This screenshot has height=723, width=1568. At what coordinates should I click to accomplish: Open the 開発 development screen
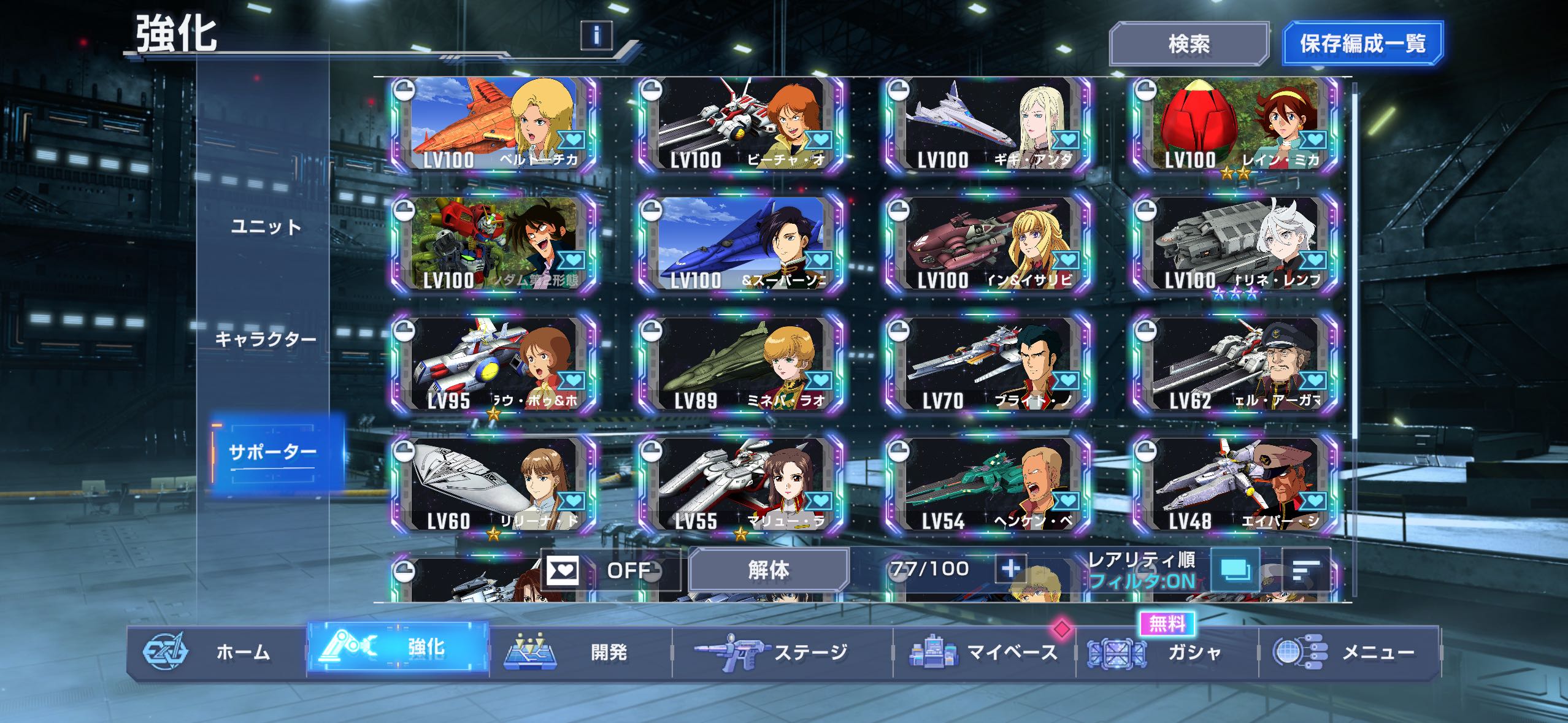580,652
